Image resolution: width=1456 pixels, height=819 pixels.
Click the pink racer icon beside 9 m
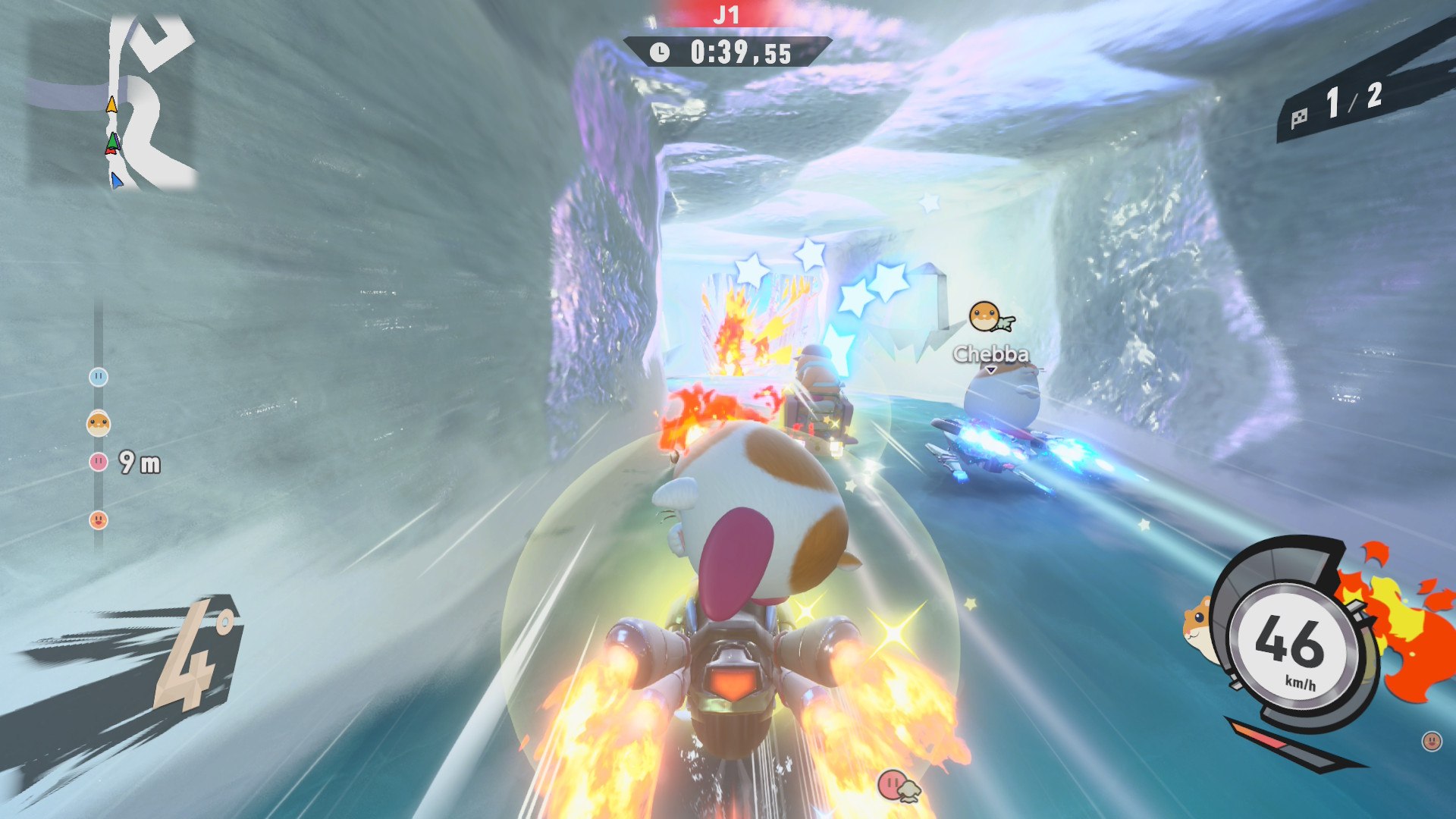click(99, 461)
